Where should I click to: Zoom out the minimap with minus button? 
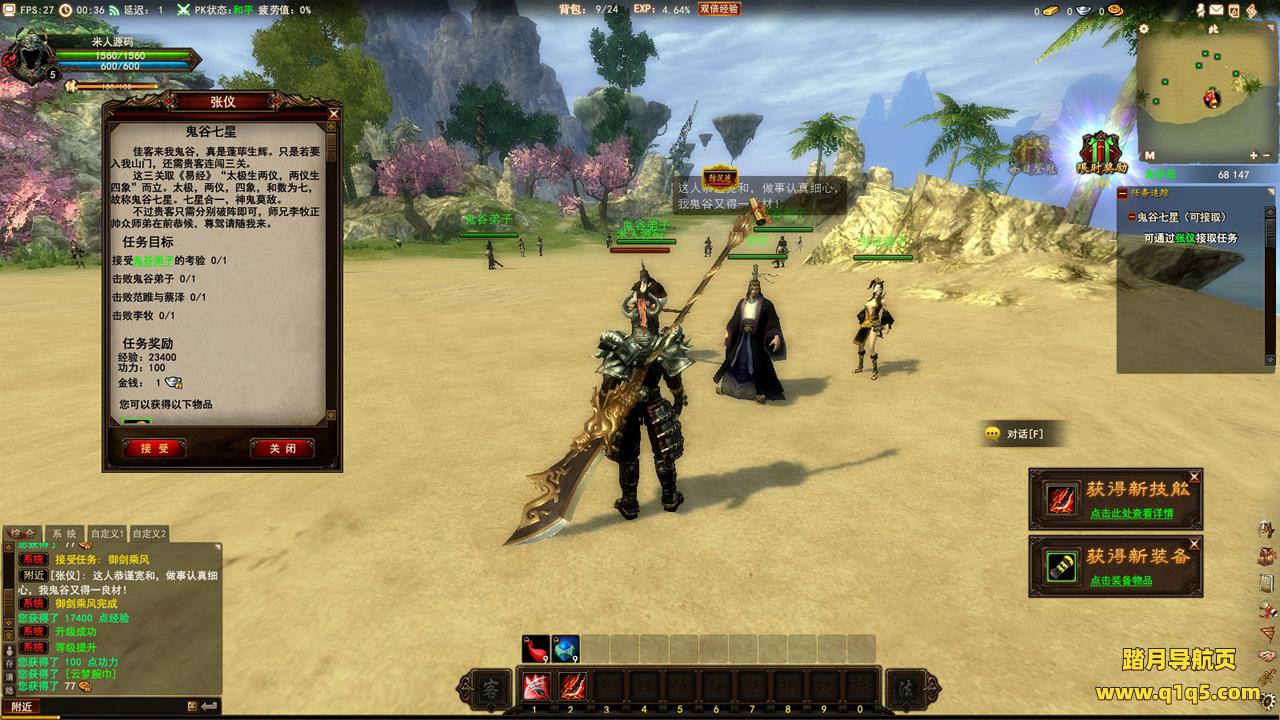point(1267,156)
